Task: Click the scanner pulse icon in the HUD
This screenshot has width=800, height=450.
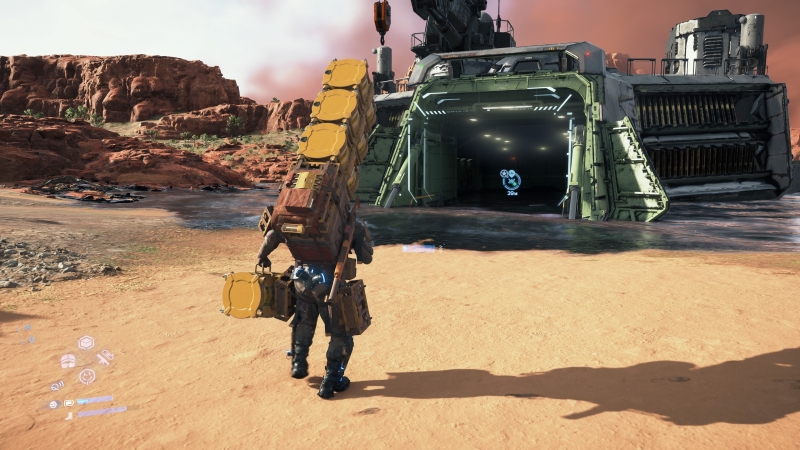Action: pyautogui.click(x=57, y=385)
